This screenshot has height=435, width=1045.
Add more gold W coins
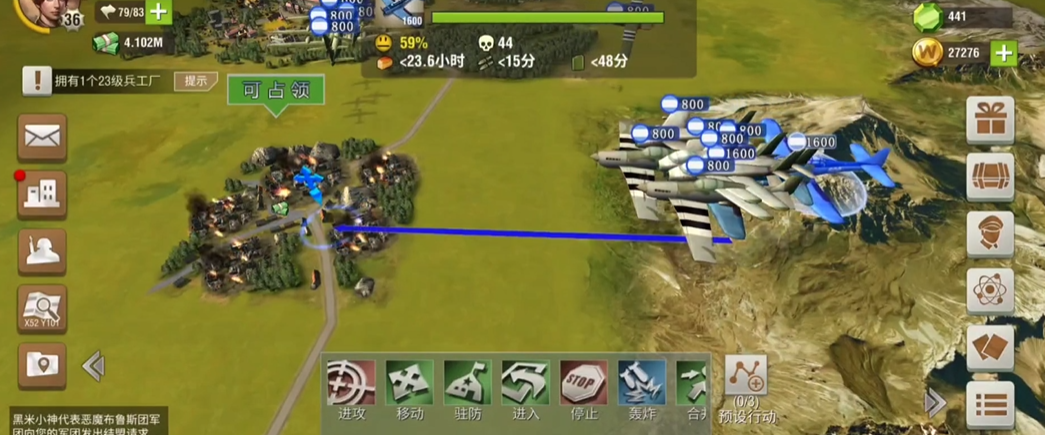pyautogui.click(x=1003, y=53)
